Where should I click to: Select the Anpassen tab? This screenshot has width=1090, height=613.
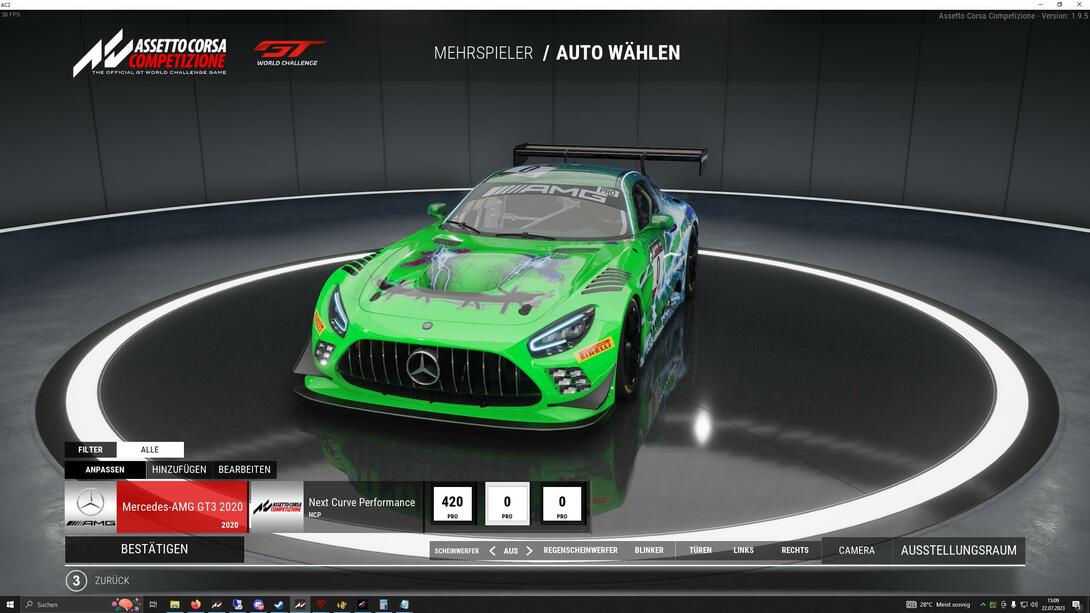(x=105, y=470)
